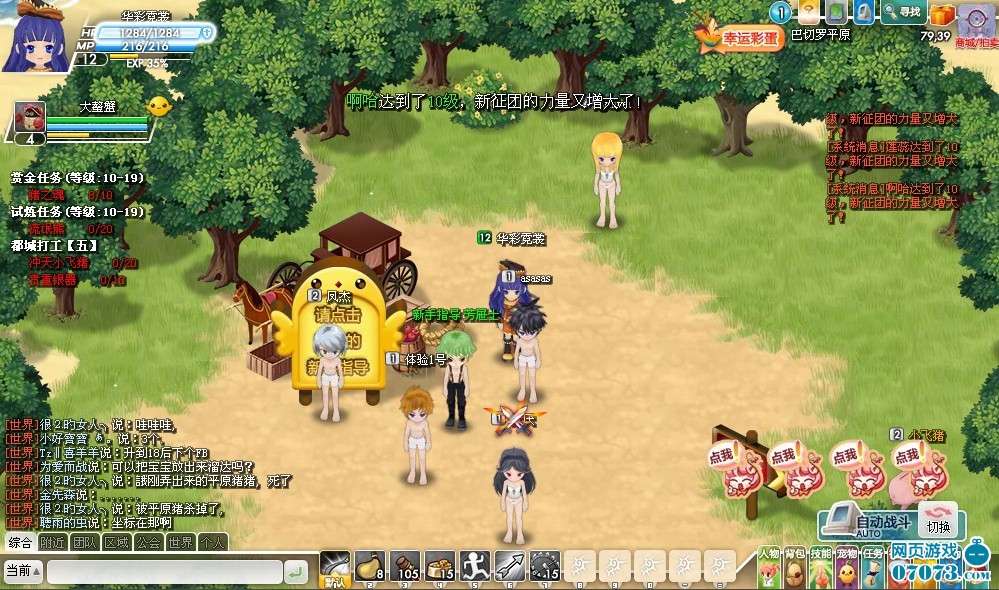Open the 当前 chat channel dropdown
Image resolution: width=999 pixels, height=590 pixels.
pyautogui.click(x=22, y=571)
